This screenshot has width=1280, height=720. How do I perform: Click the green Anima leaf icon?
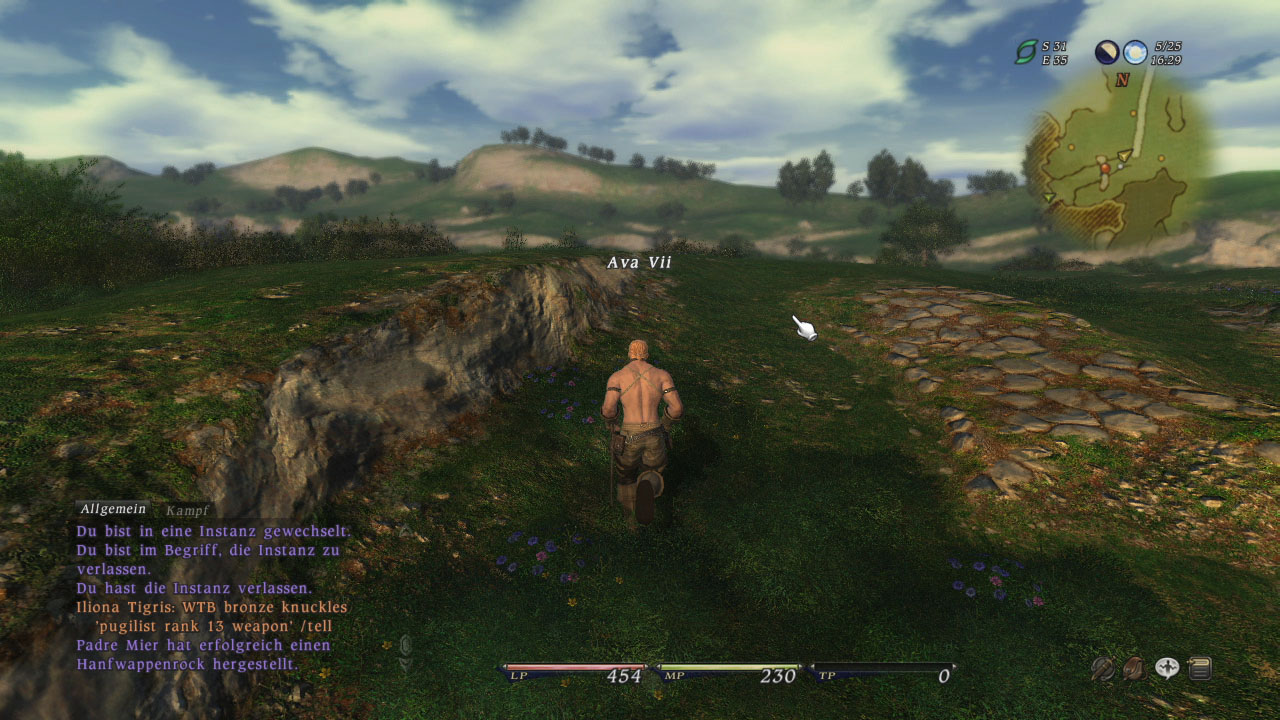tap(1027, 52)
